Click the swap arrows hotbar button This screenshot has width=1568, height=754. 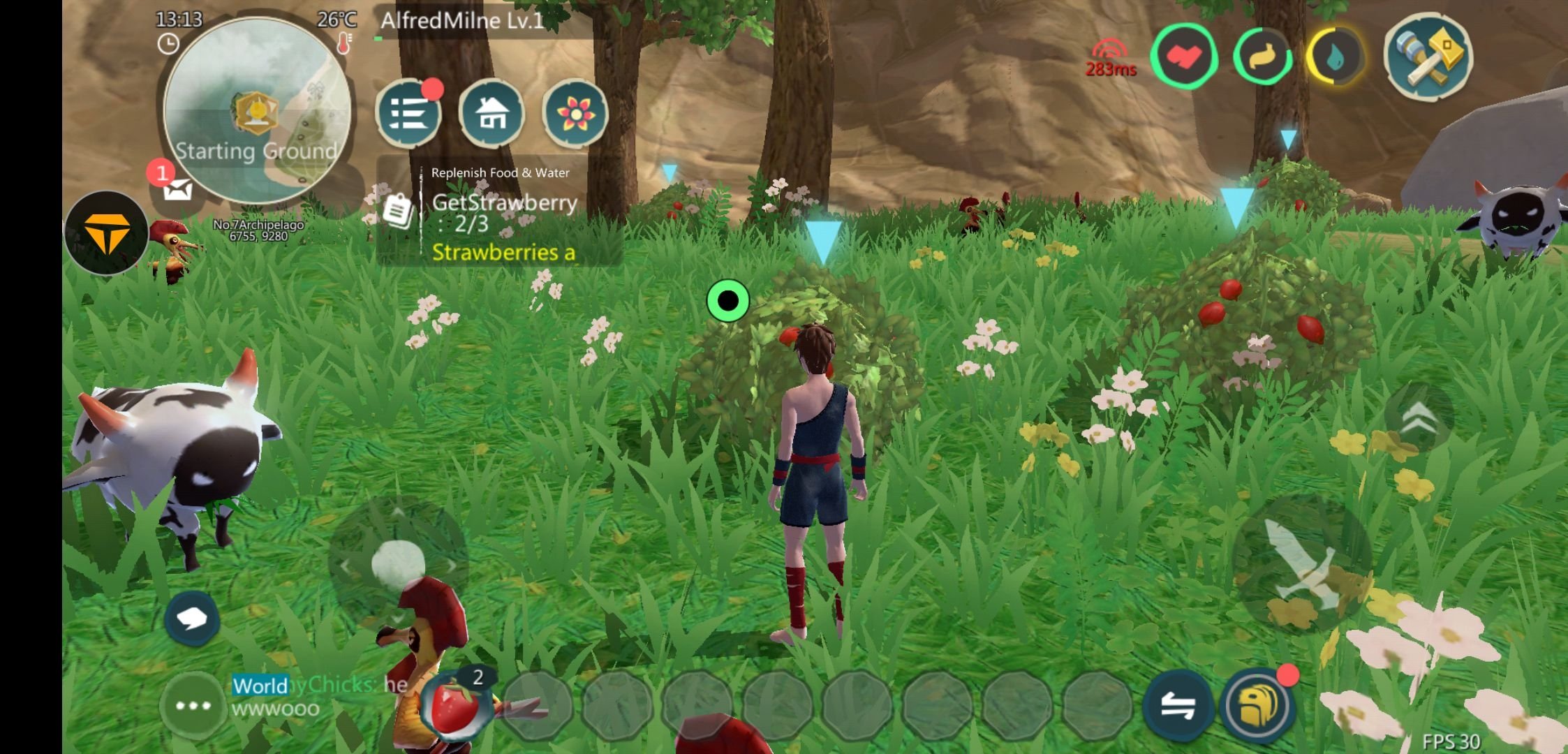(x=1178, y=707)
